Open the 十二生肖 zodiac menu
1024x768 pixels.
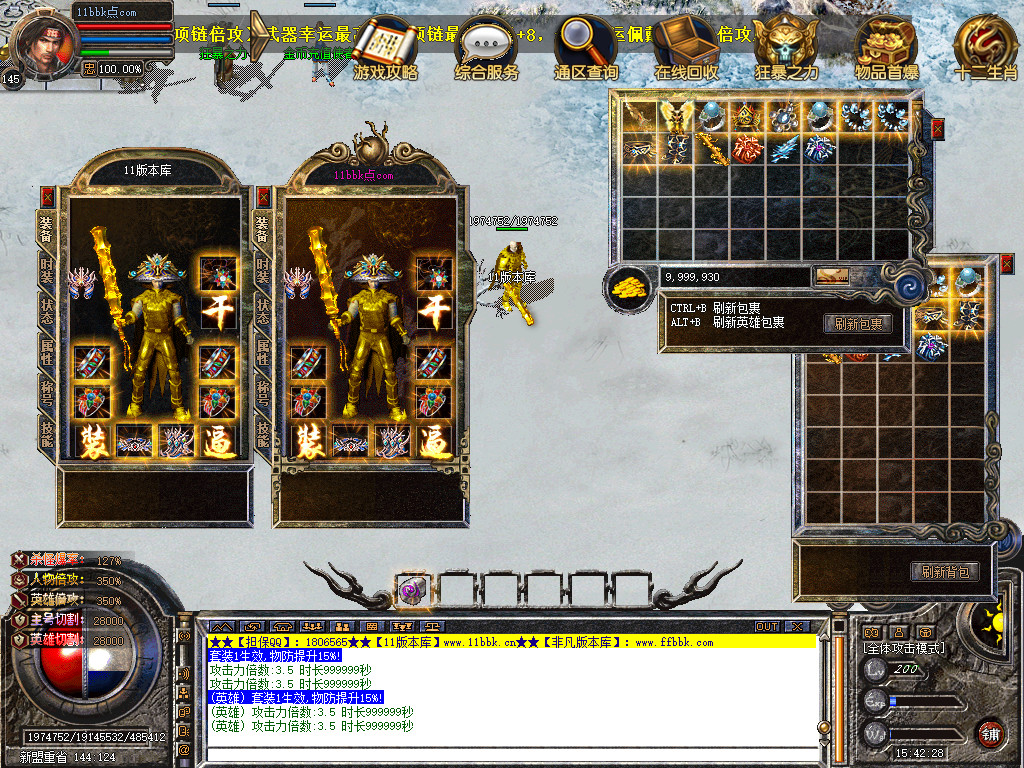click(x=984, y=45)
